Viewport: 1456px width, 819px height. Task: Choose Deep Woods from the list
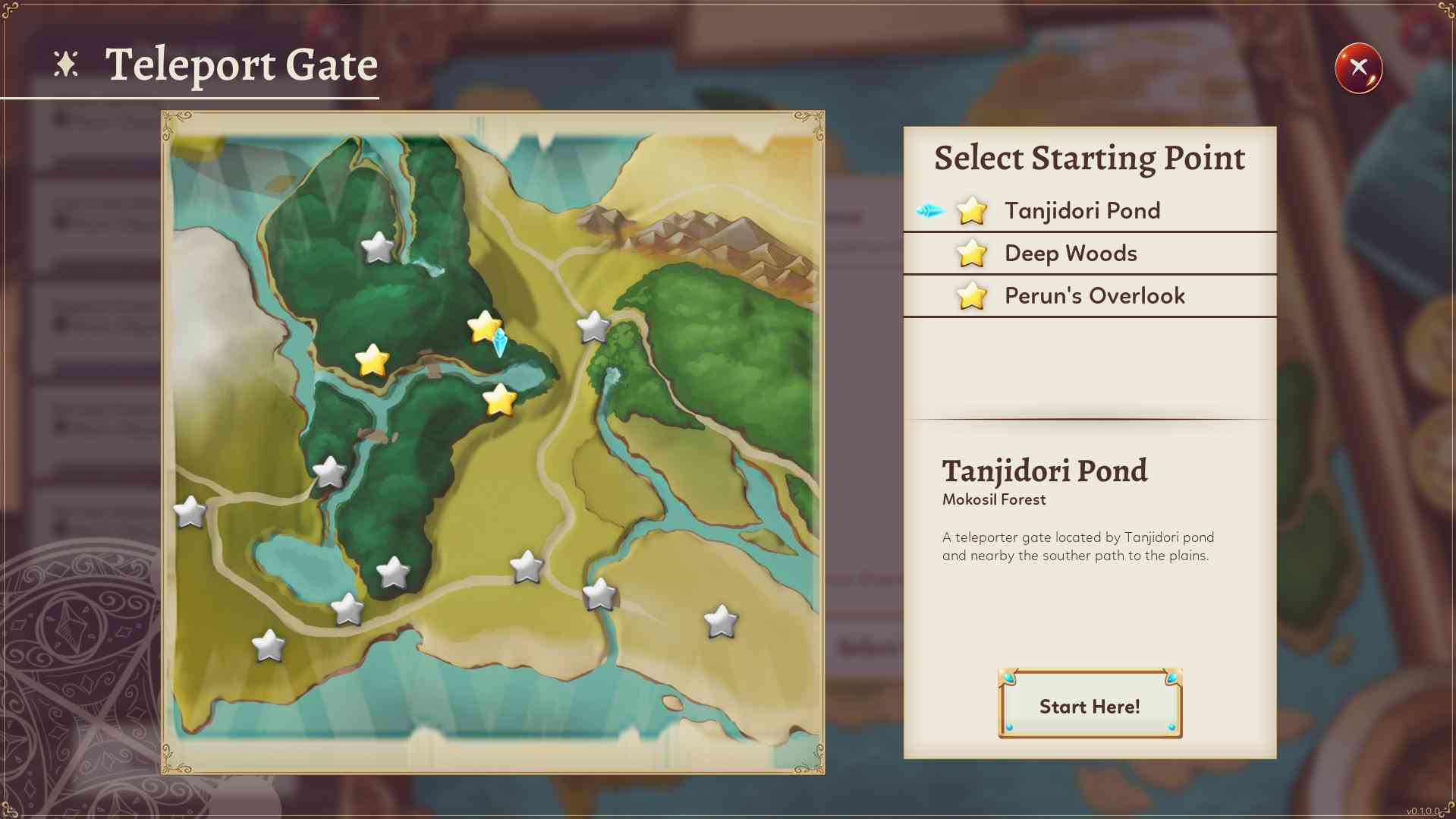pos(1070,253)
